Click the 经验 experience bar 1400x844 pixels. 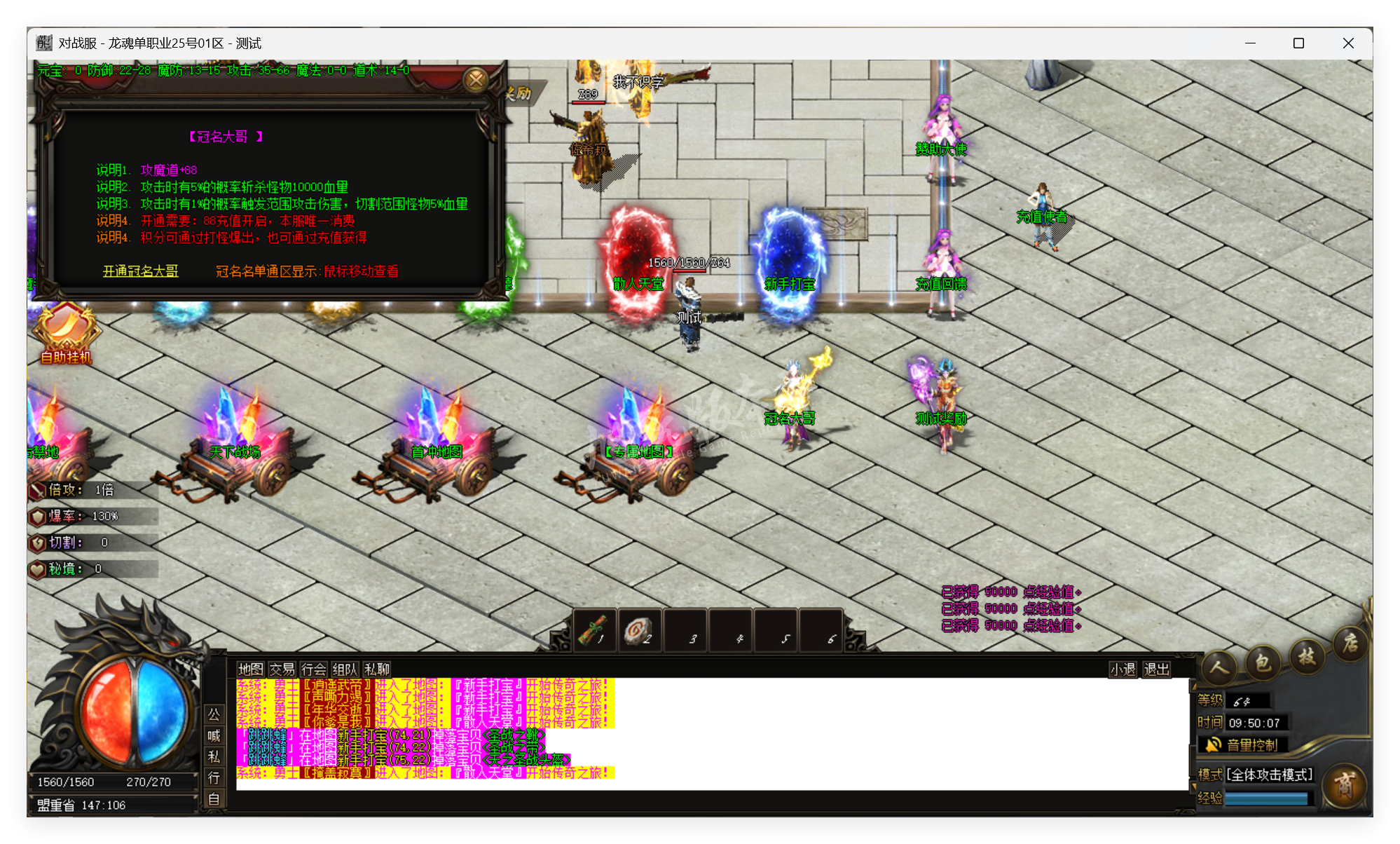coord(1268,798)
